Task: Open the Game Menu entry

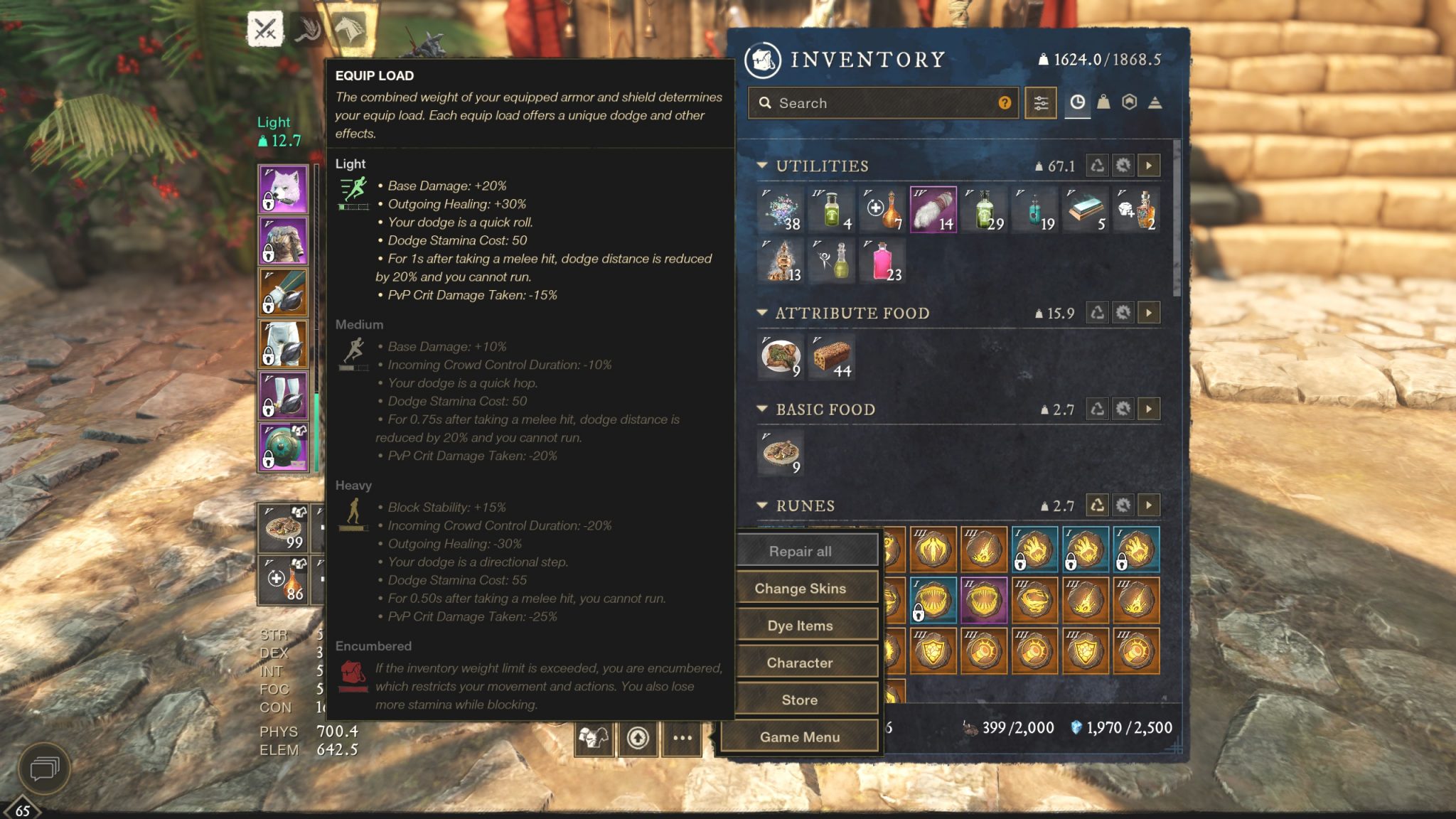Action: pos(802,737)
